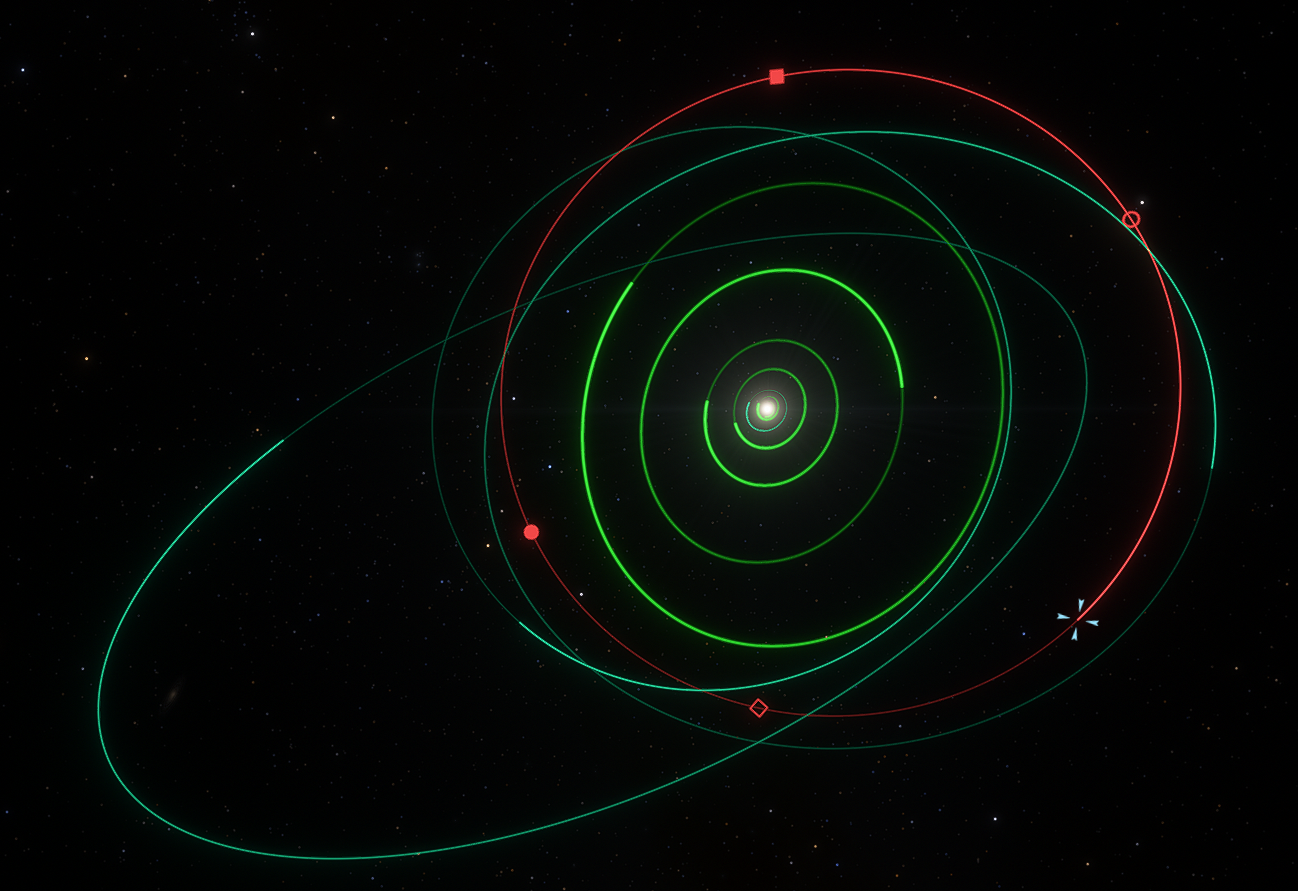Choose the solid red circle orbit marker
The width and height of the screenshot is (1298, 891).
click(x=531, y=532)
